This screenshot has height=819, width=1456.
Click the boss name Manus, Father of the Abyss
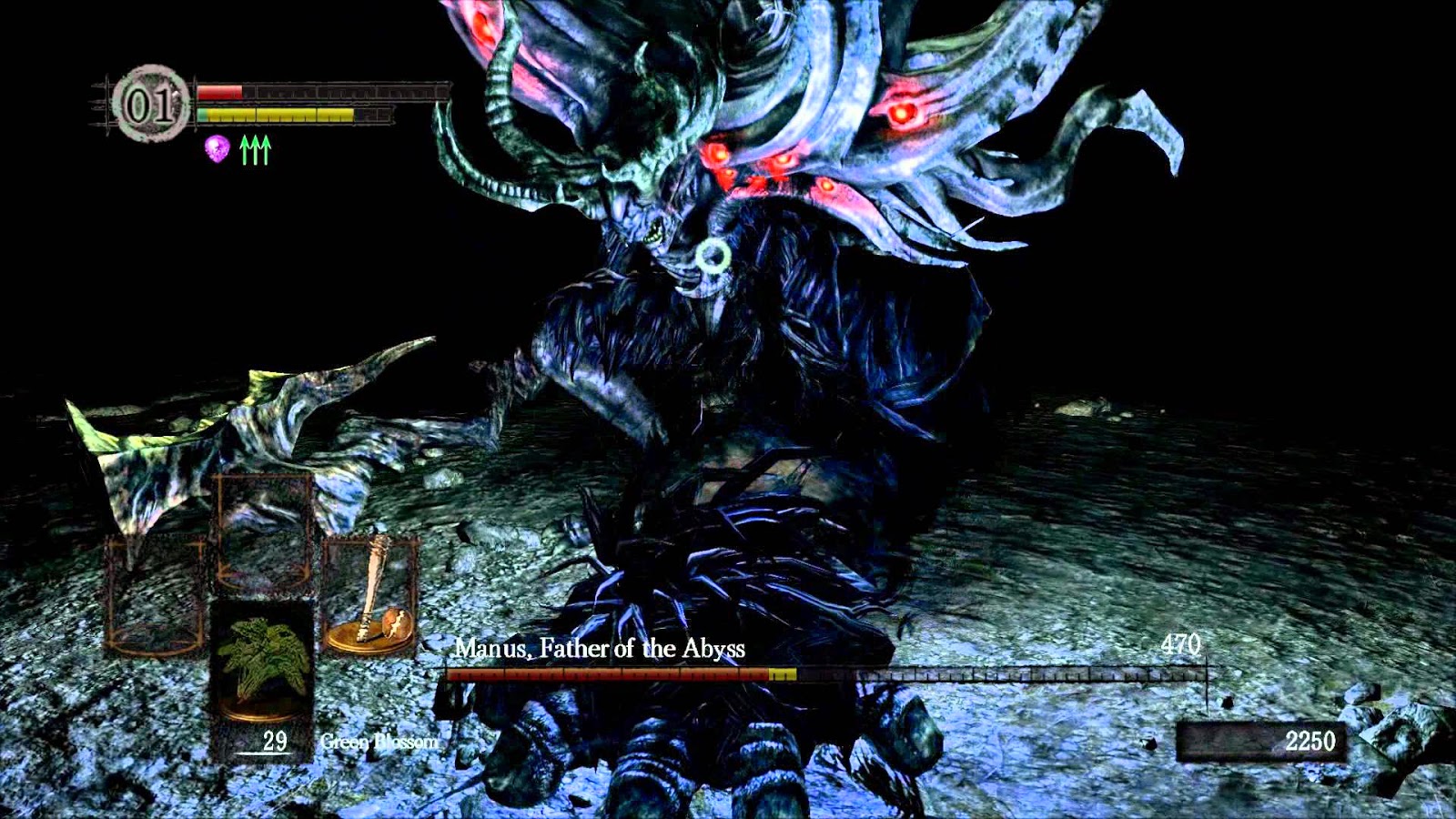(x=602, y=649)
